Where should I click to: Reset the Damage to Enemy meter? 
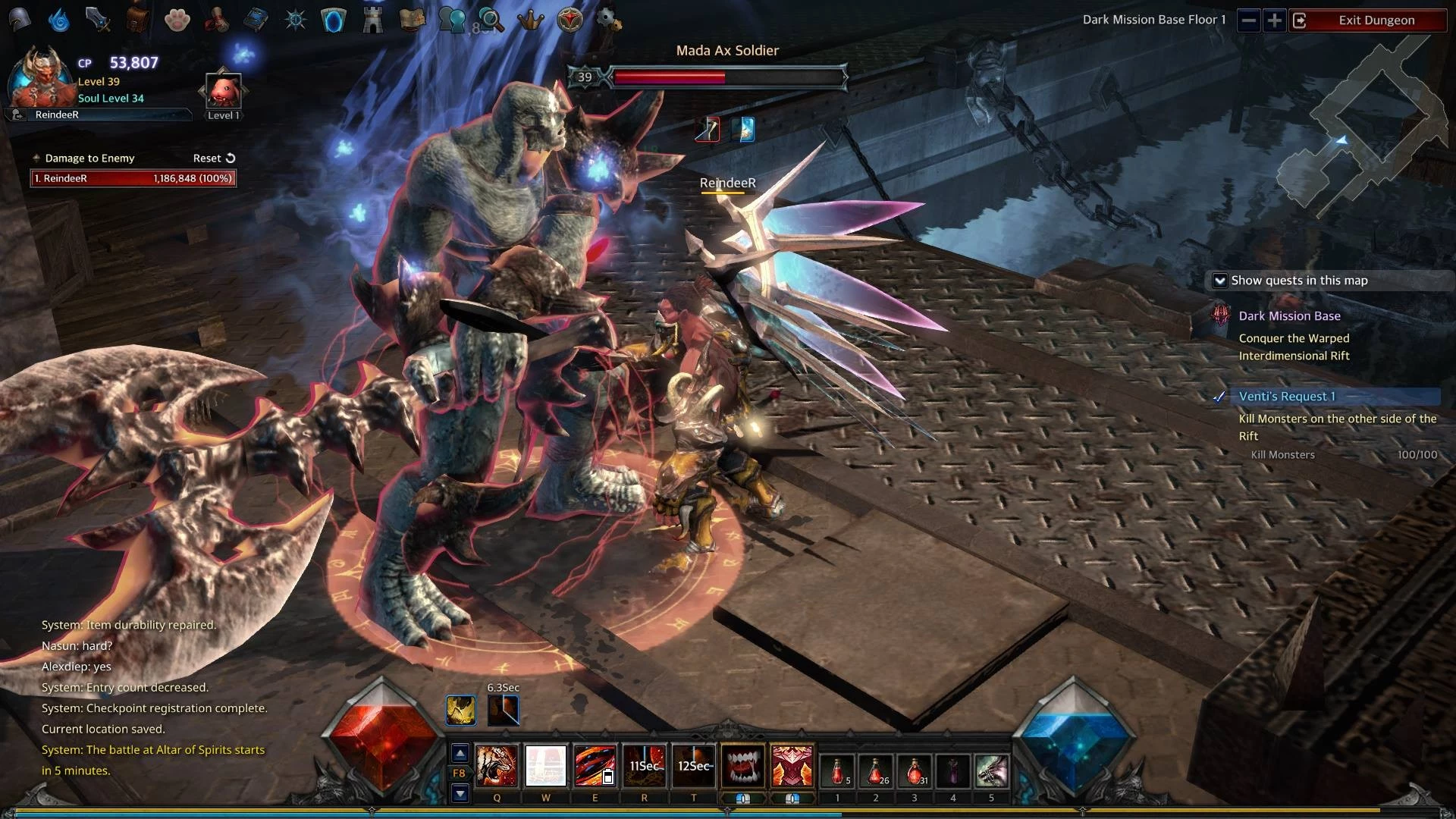point(214,158)
